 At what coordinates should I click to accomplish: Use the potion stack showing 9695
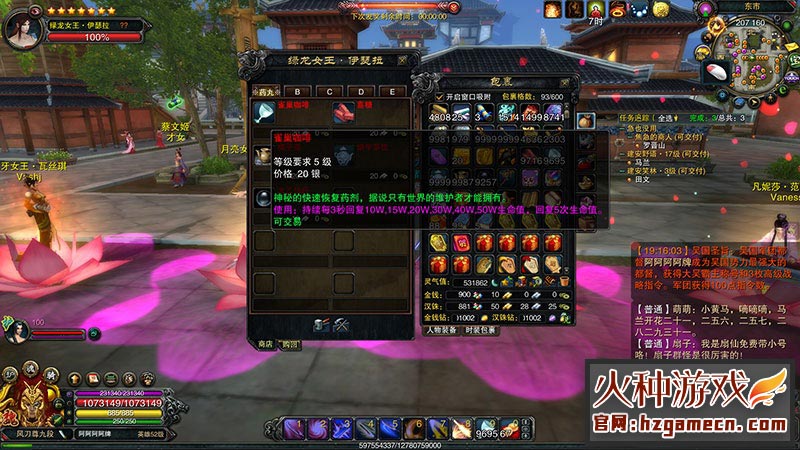coord(485,429)
